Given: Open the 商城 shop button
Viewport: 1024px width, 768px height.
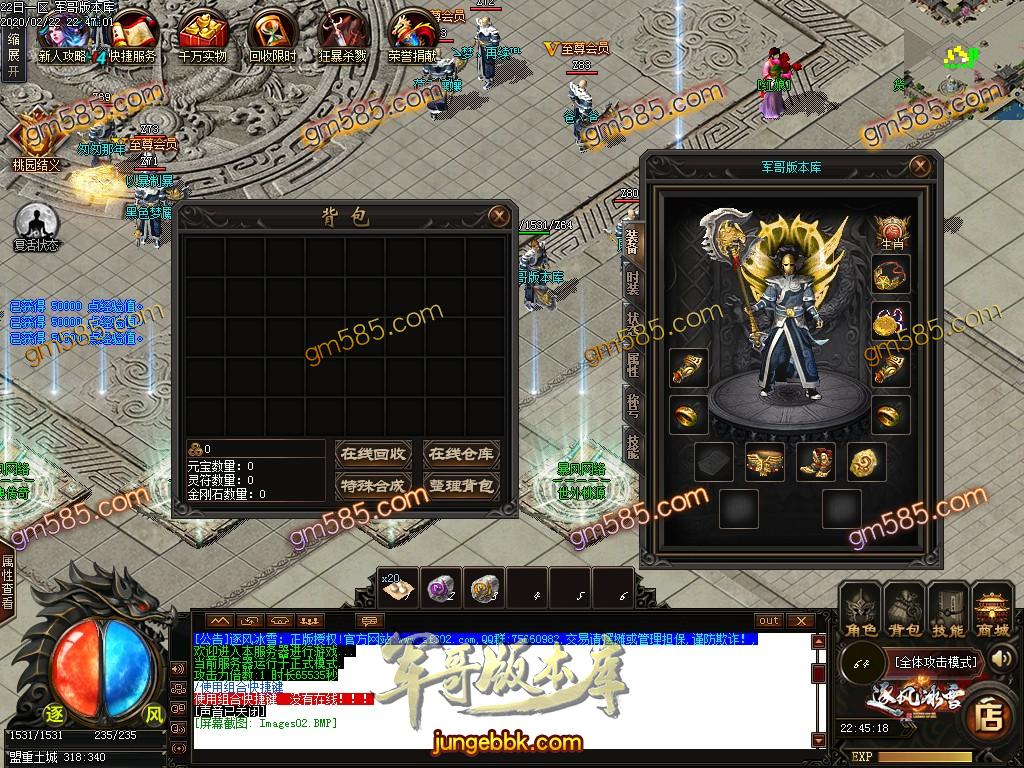Looking at the screenshot, I should [x=992, y=610].
